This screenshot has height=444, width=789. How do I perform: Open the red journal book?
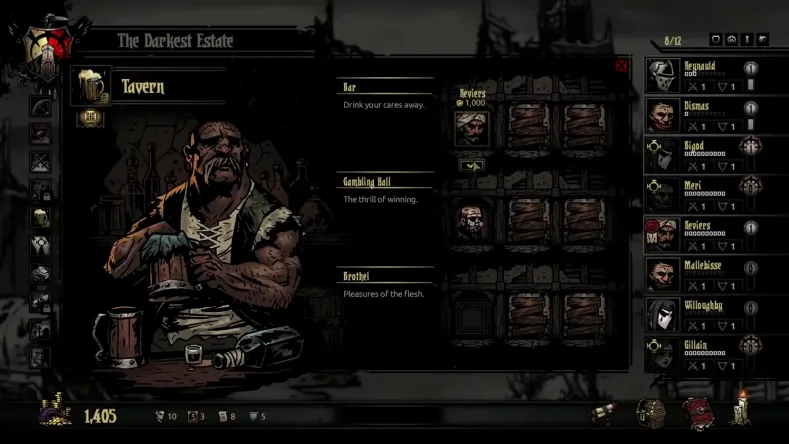click(x=697, y=412)
